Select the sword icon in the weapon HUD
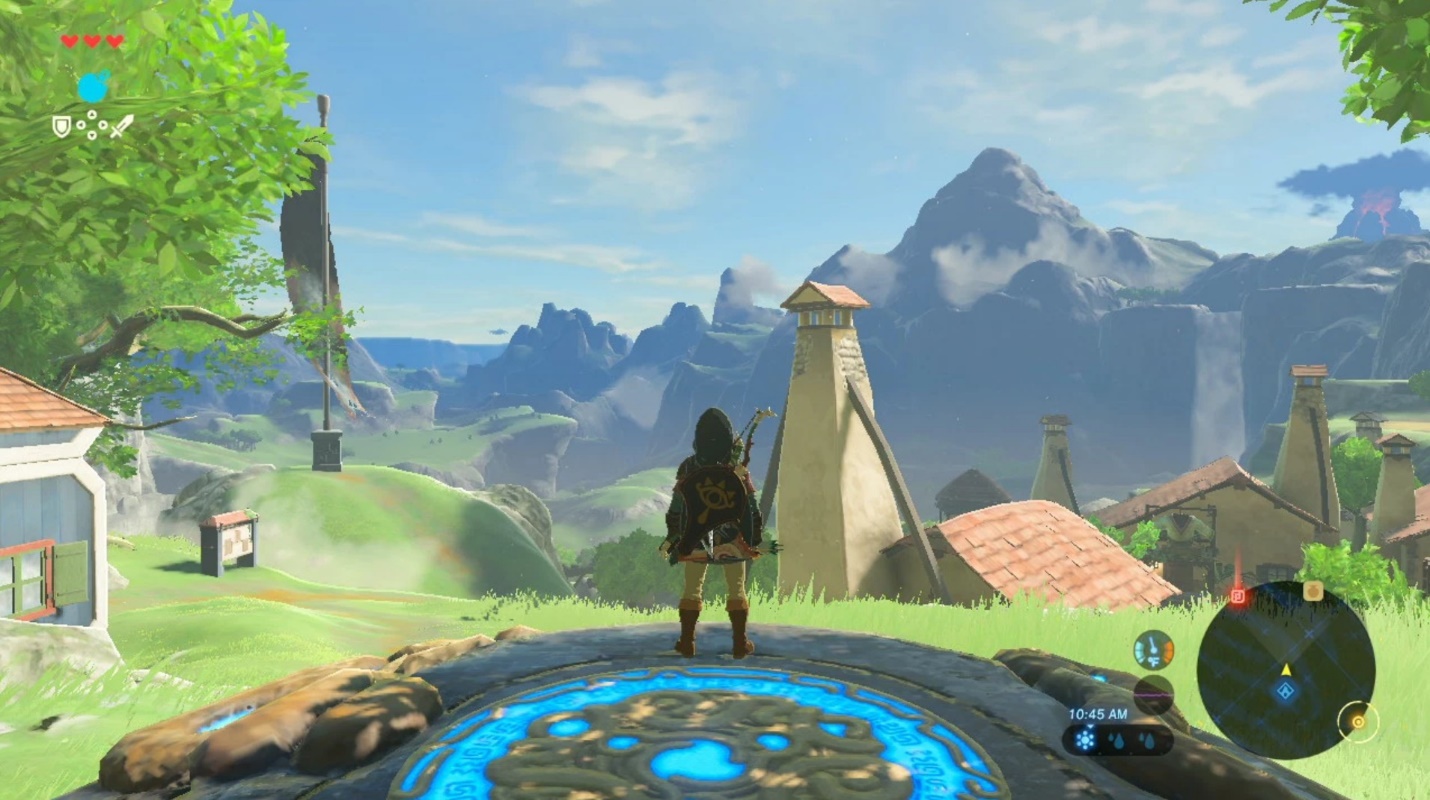 (x=124, y=125)
